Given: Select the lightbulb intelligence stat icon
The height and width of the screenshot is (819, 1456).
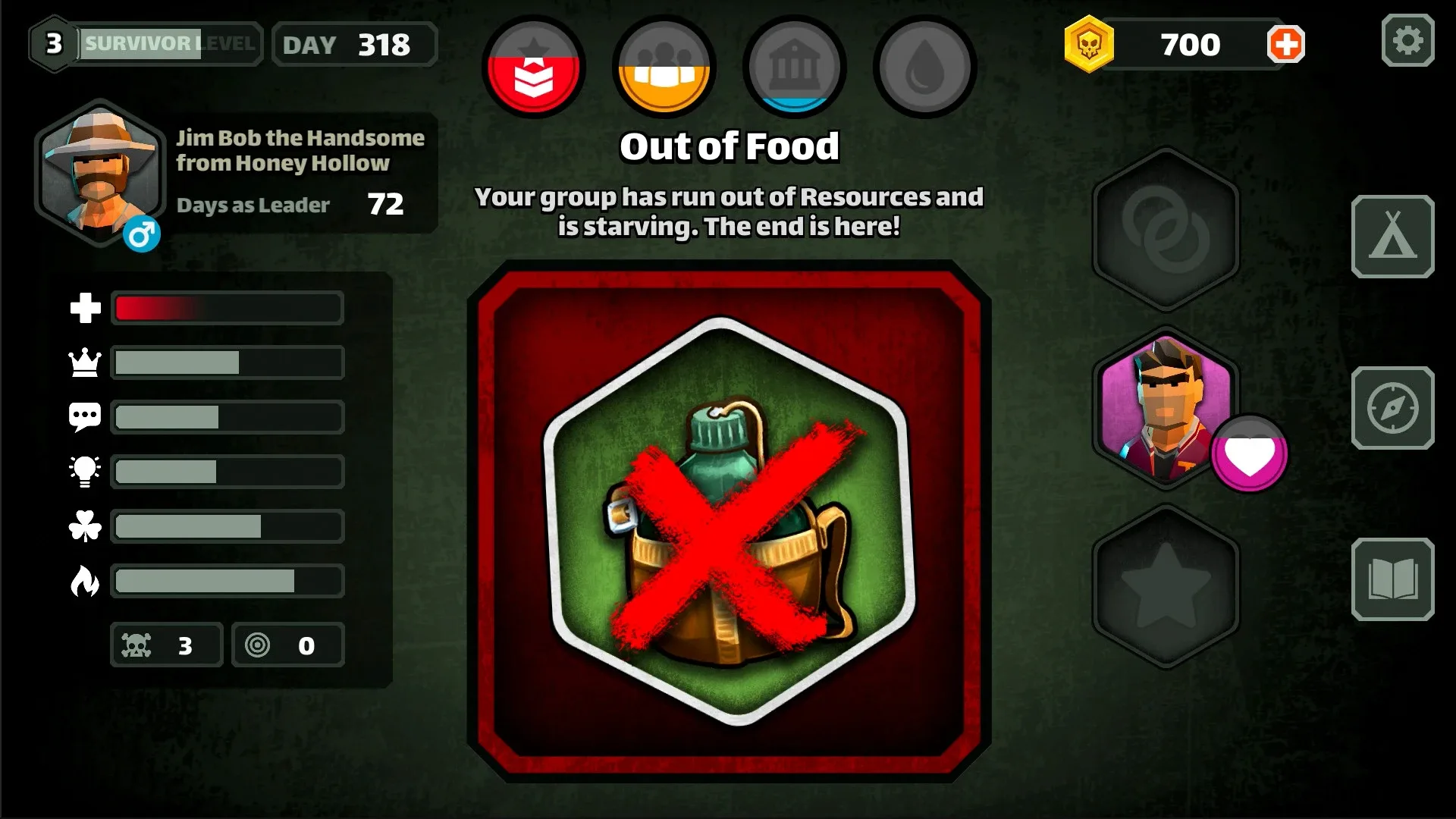Looking at the screenshot, I should click(x=86, y=471).
